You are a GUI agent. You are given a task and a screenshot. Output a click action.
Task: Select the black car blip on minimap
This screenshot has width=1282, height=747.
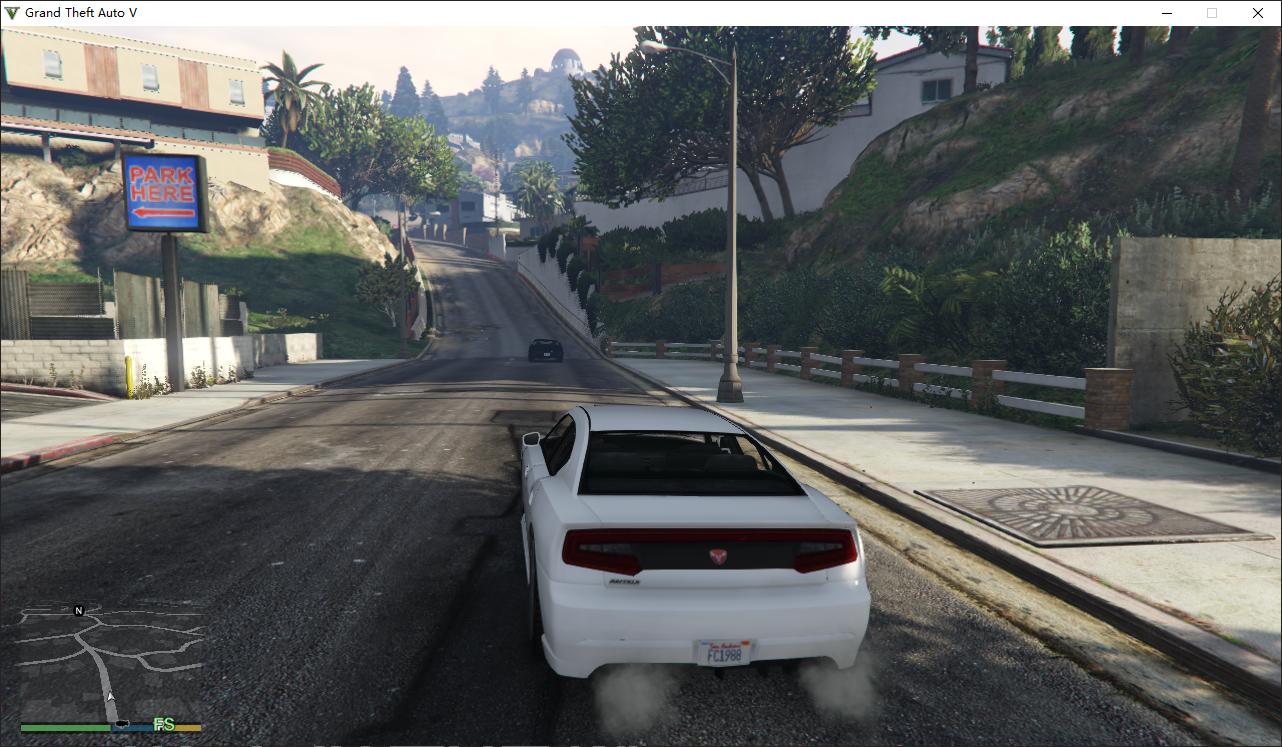(122, 723)
